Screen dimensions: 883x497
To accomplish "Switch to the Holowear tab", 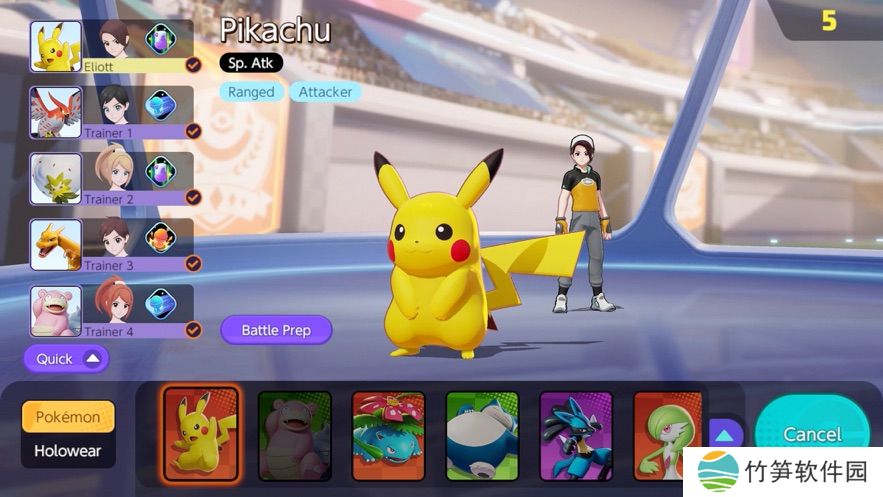I will (68, 451).
